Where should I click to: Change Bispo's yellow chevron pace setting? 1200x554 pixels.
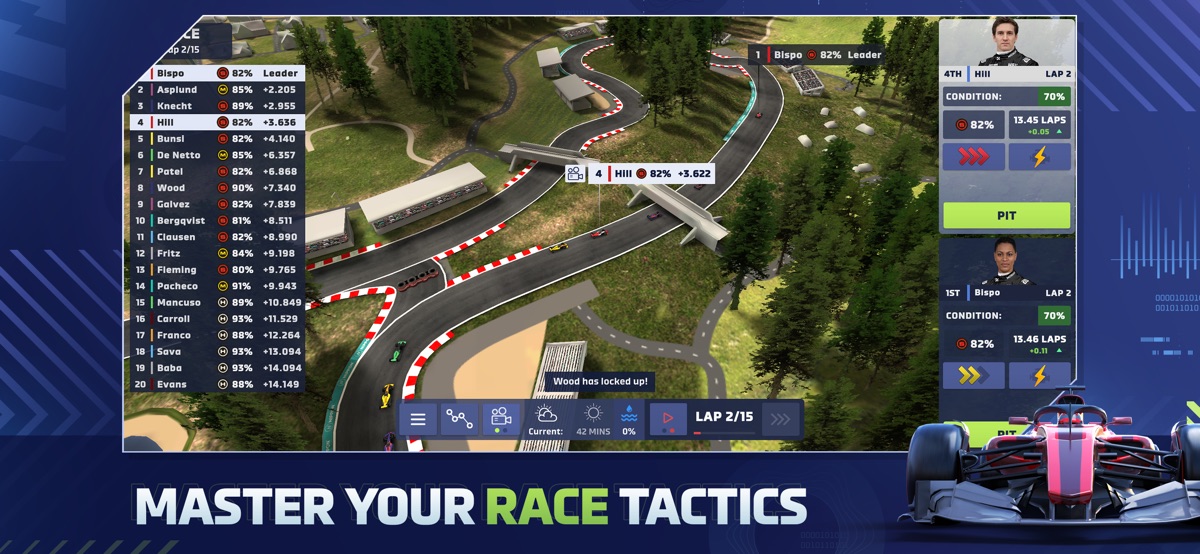974,375
